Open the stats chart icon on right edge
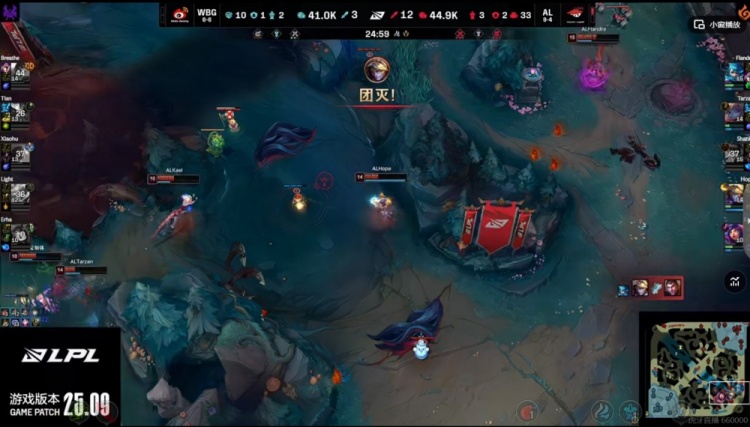Image resolution: width=750 pixels, height=427 pixels. pyautogui.click(x=738, y=283)
